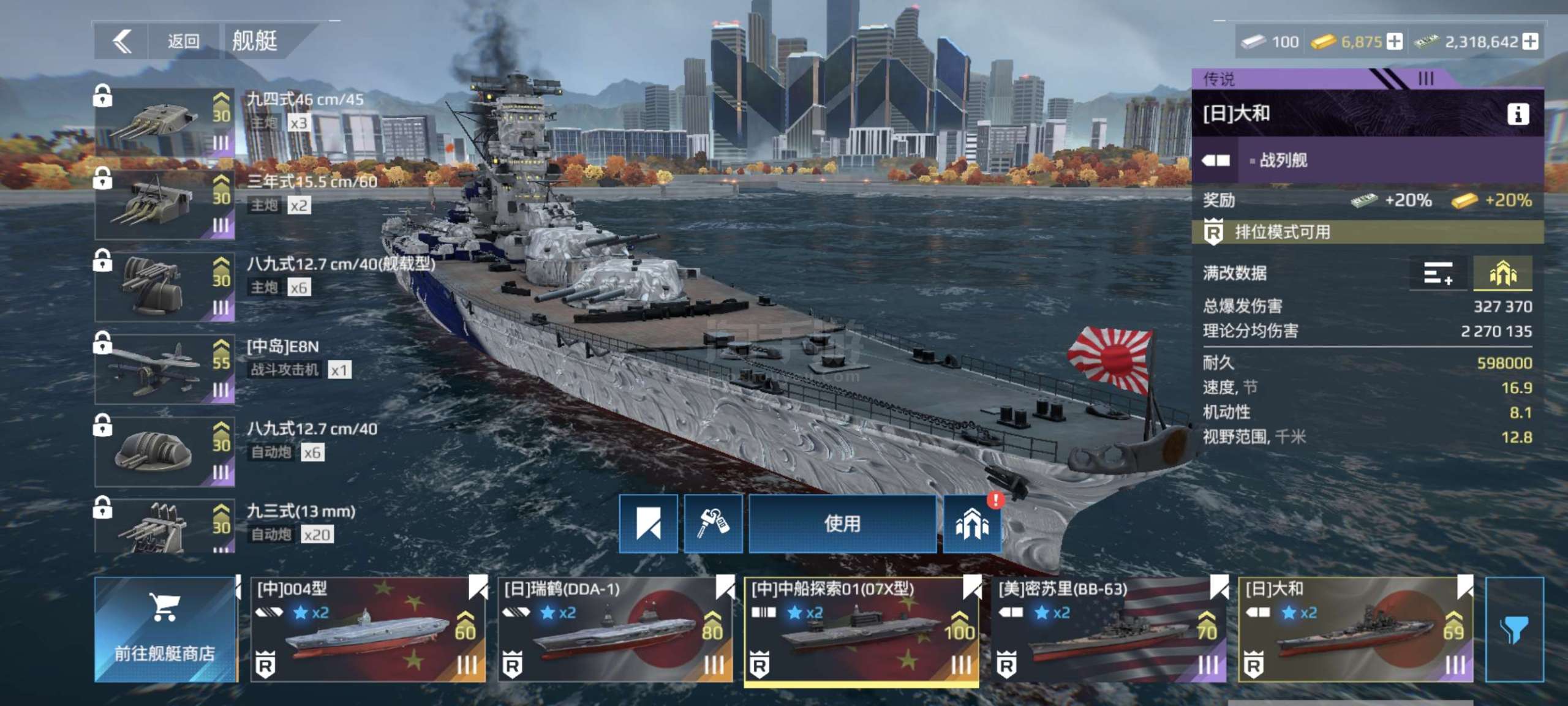Open the key tag button
The width and height of the screenshot is (1568, 706).
[x=713, y=524]
